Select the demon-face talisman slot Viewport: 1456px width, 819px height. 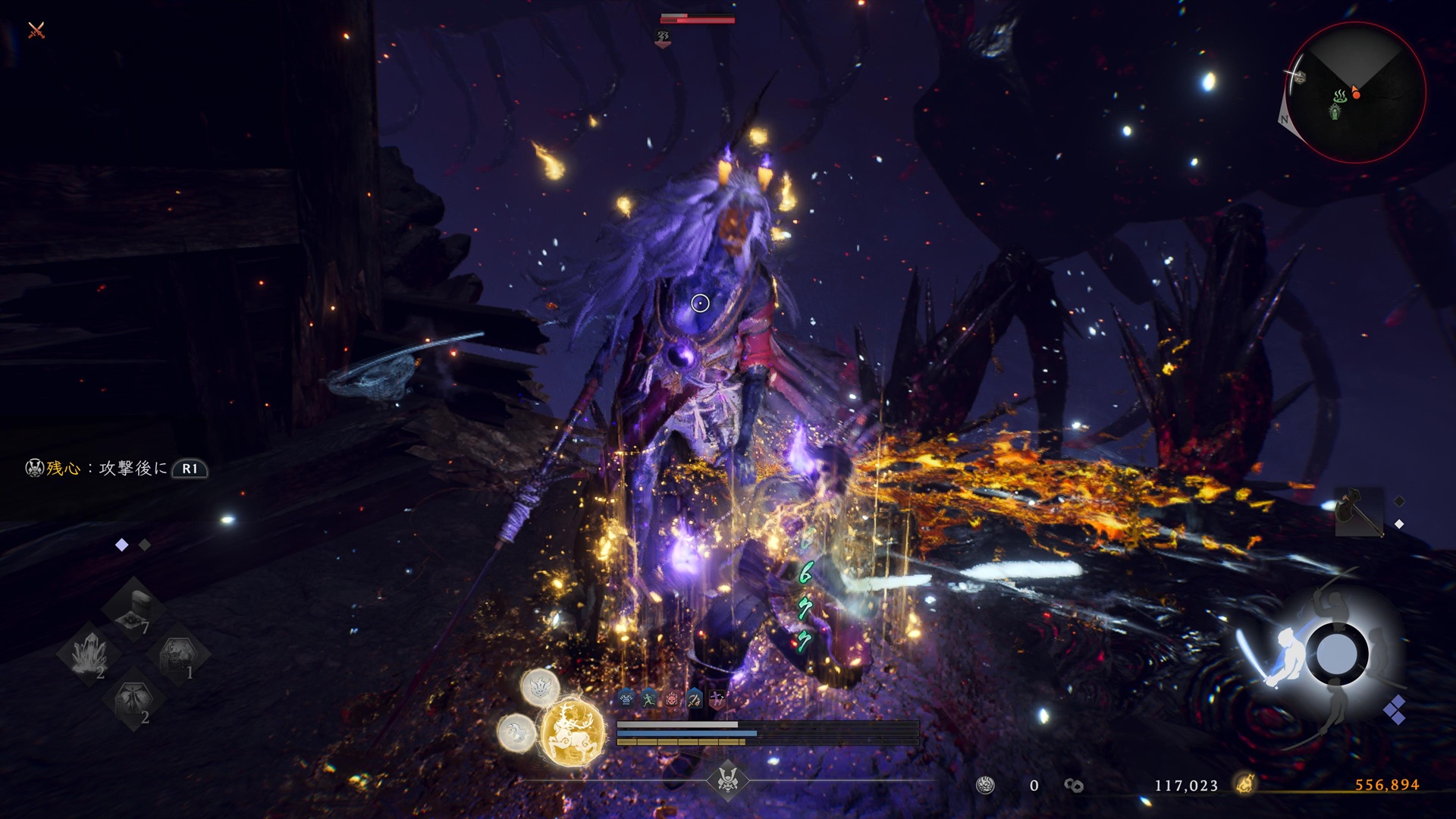(x=179, y=654)
